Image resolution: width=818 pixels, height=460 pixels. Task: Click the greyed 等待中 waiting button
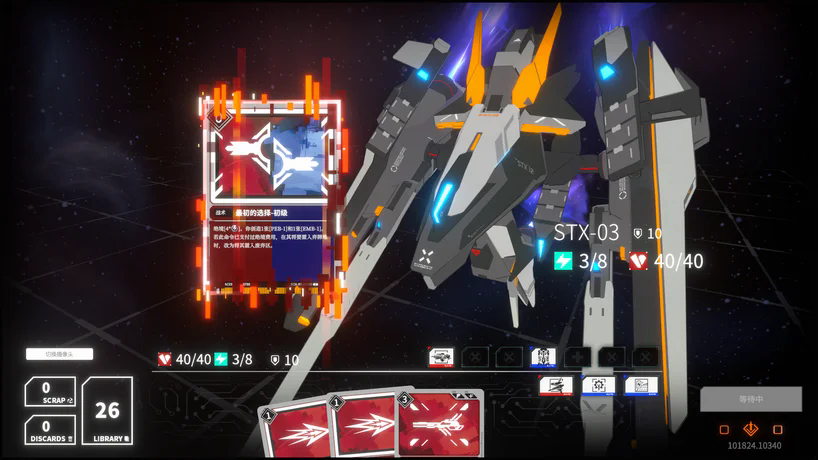pyautogui.click(x=750, y=399)
